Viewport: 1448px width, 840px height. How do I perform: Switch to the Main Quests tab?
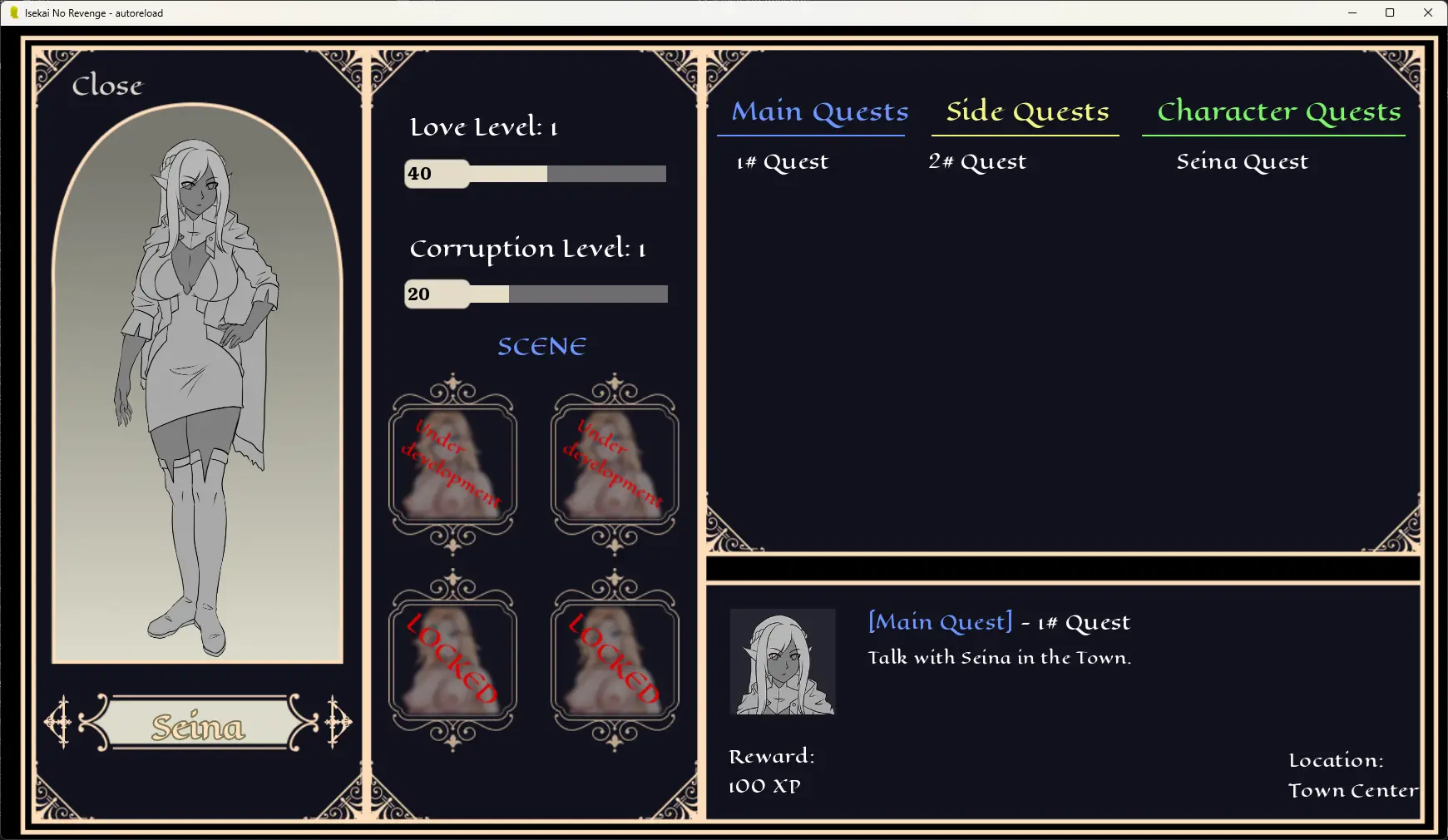tap(819, 111)
